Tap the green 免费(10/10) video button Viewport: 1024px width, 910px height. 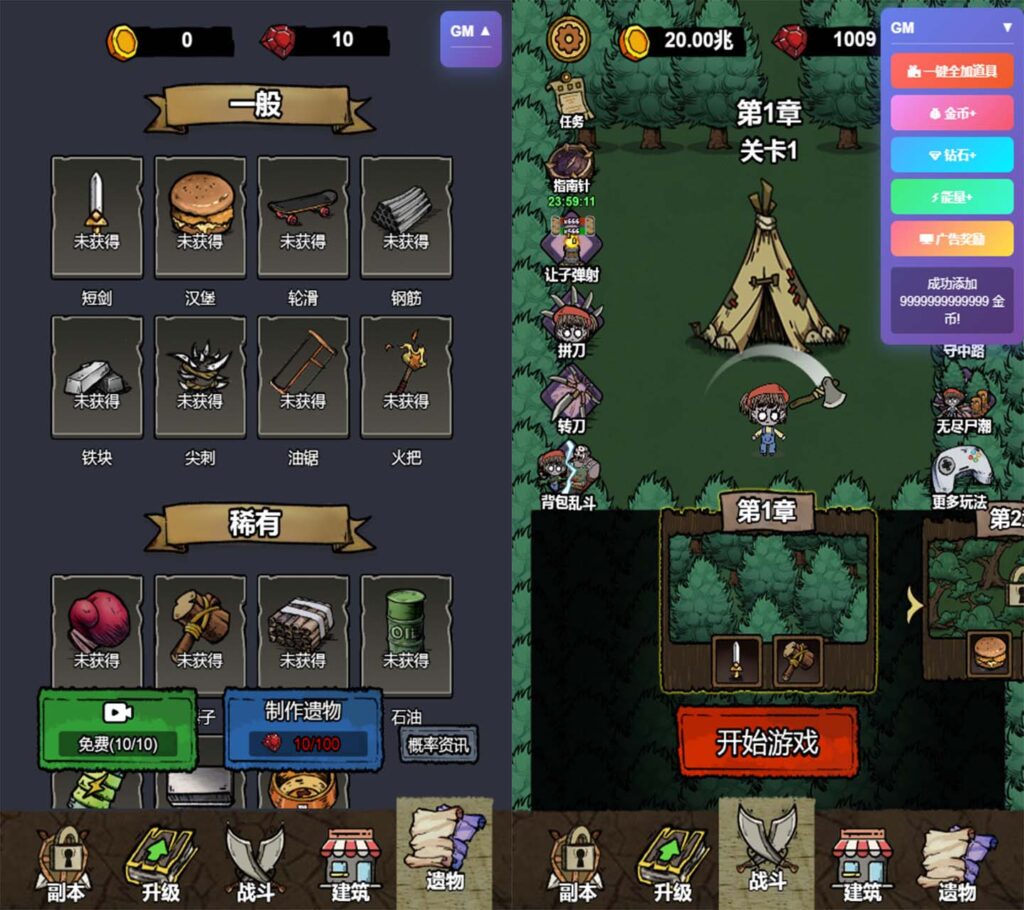[x=118, y=728]
